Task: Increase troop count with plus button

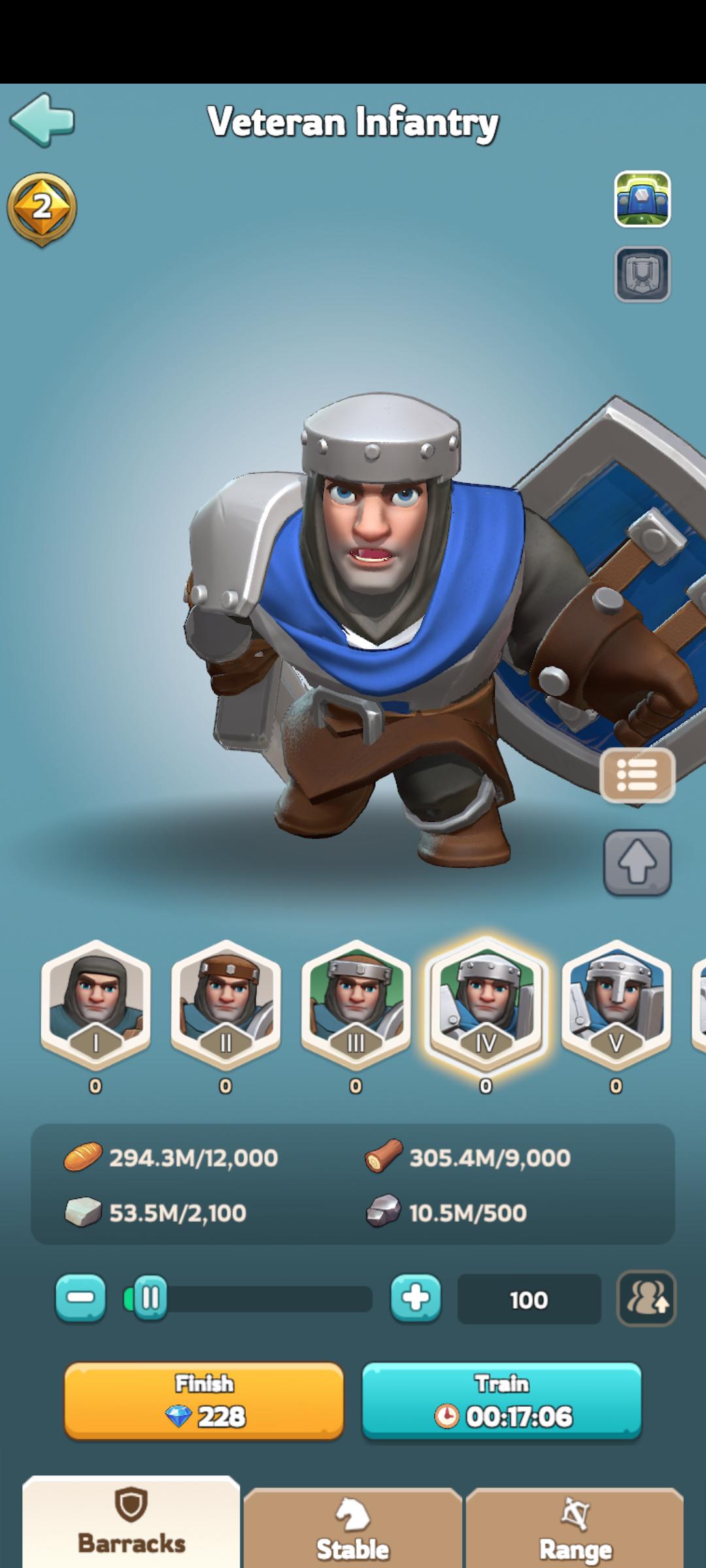Action: tap(416, 1298)
